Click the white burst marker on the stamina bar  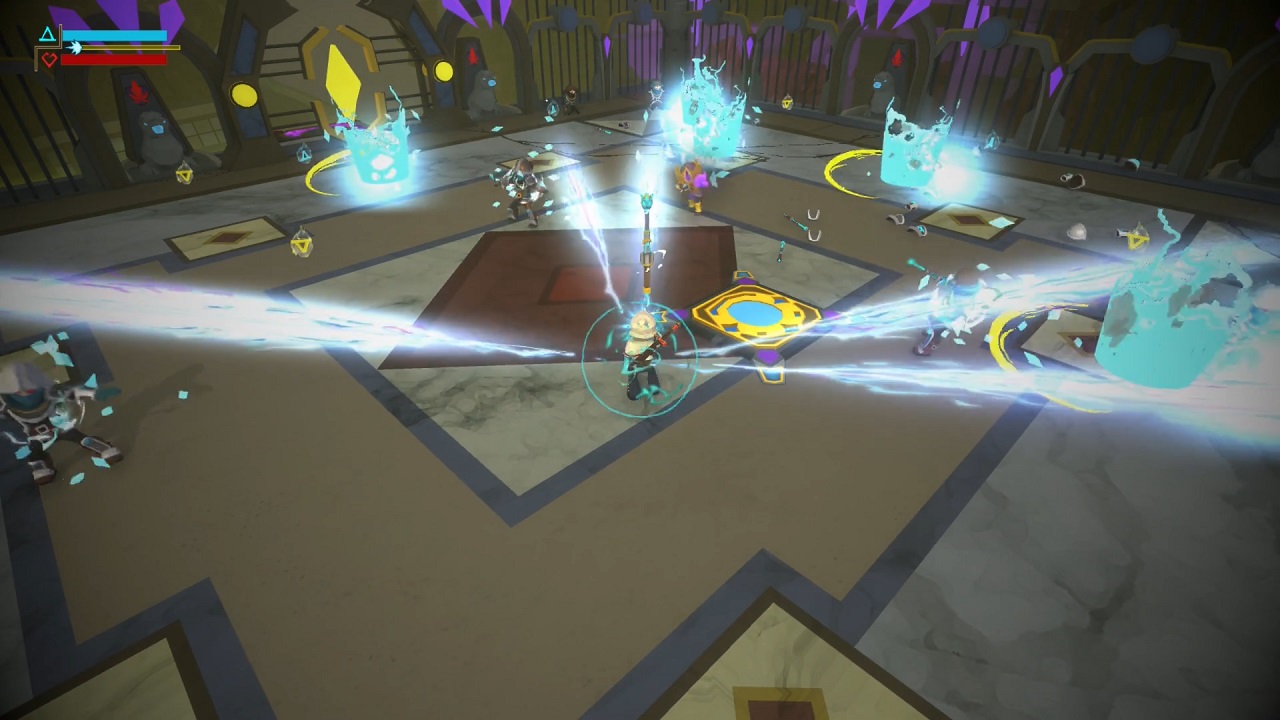[x=76, y=47]
